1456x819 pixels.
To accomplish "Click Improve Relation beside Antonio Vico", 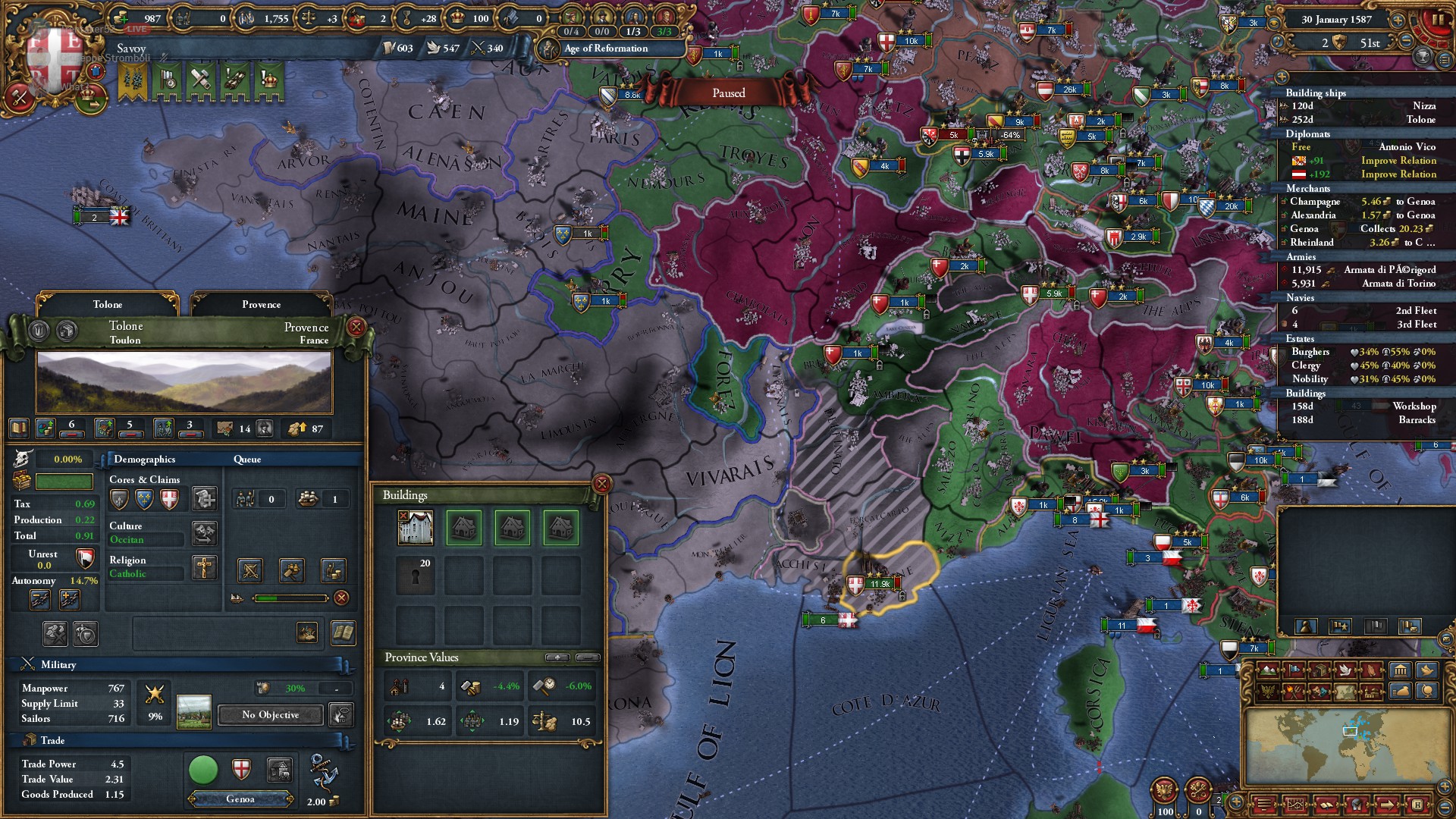I will coord(1398,160).
